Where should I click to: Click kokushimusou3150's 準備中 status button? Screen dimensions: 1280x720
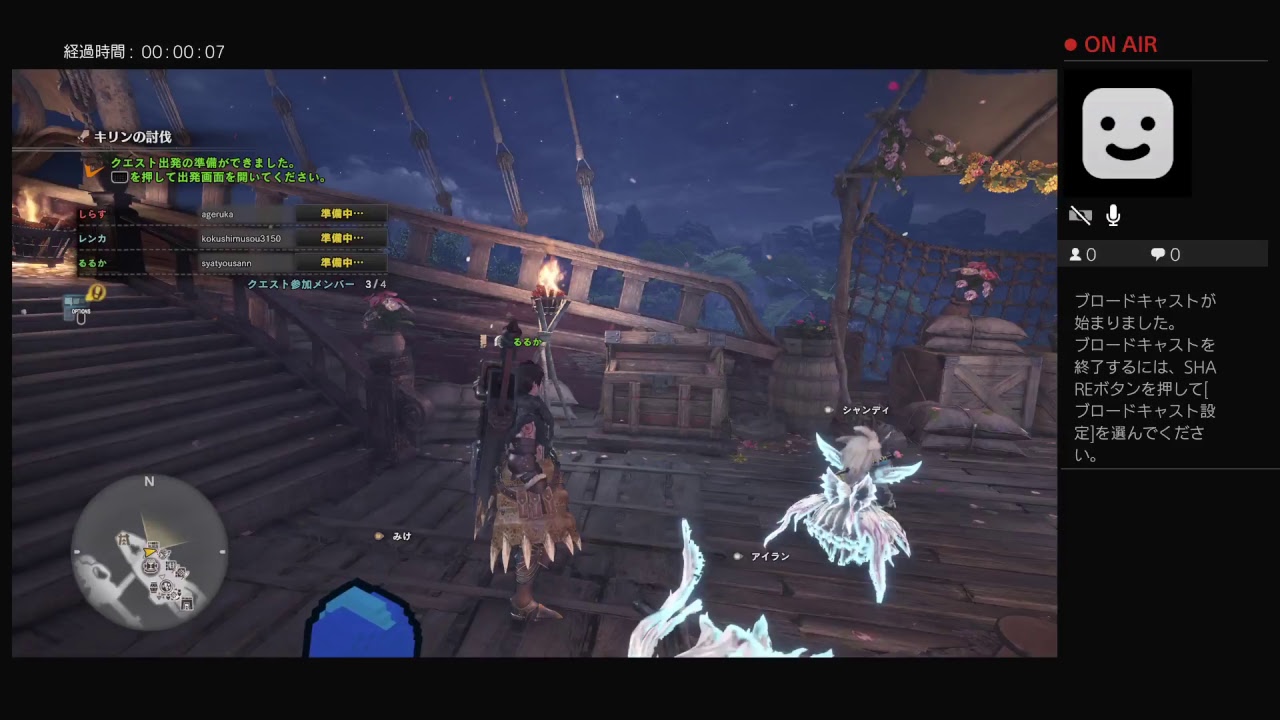click(340, 237)
